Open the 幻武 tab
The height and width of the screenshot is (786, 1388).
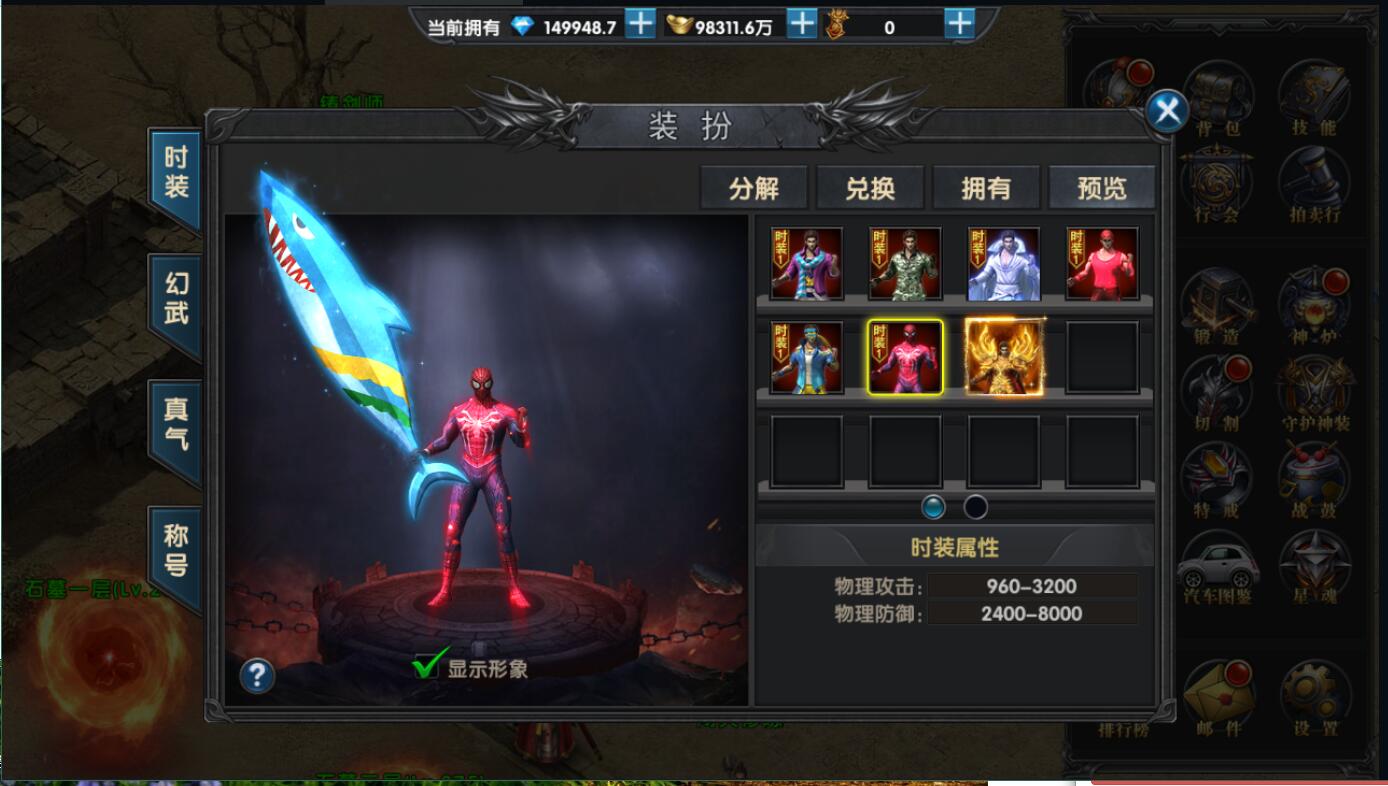coord(176,299)
